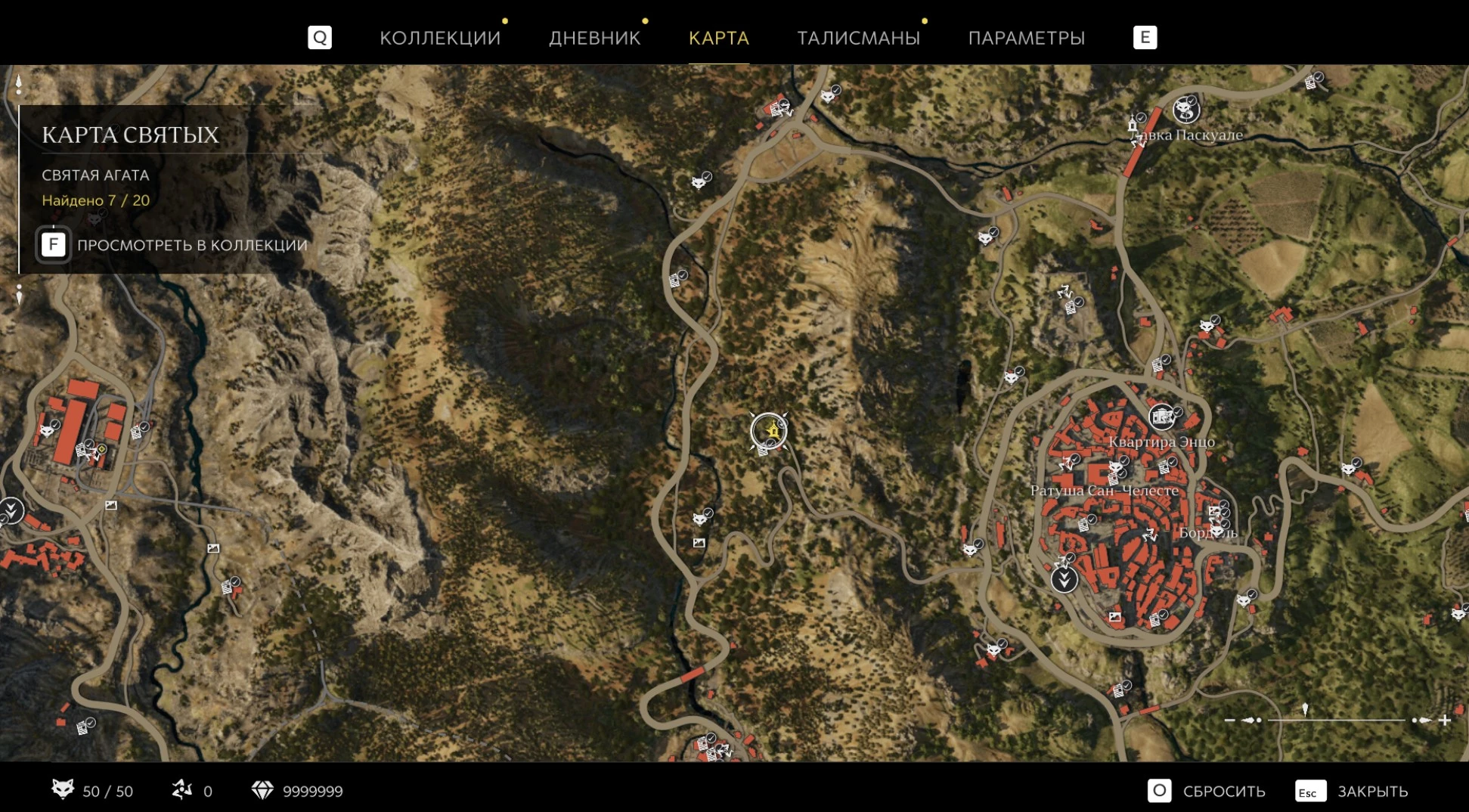Click the Квартира Энцо map marker
Screen dimensions: 1469x812
coord(1161,417)
